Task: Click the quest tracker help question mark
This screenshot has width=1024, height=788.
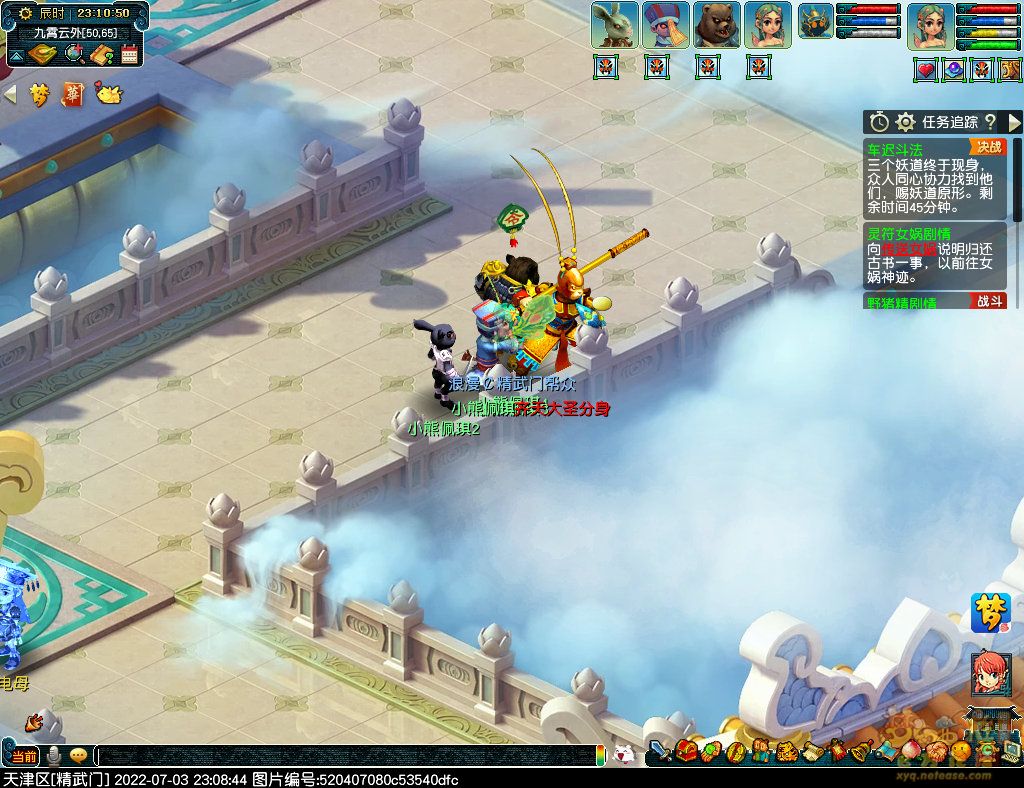Action: click(x=990, y=122)
